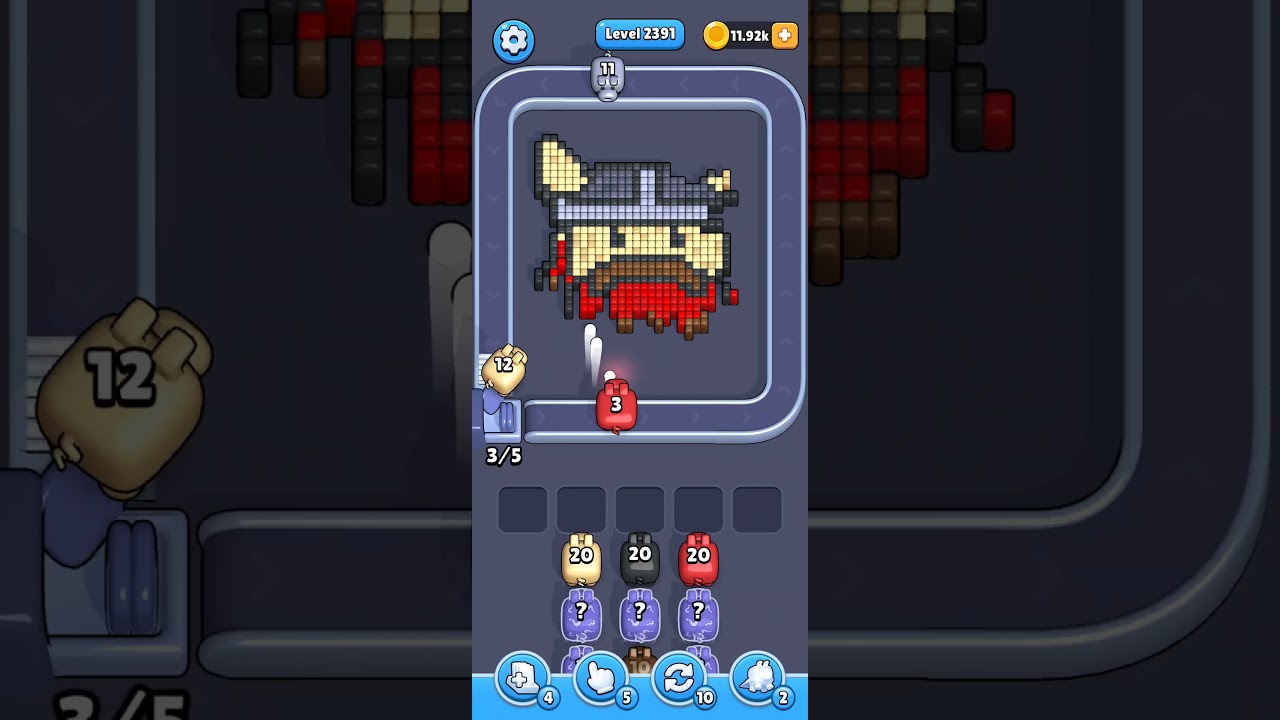Screen dimensions: 1280x720
Task: Open the Level 2391 badge
Action: point(639,33)
